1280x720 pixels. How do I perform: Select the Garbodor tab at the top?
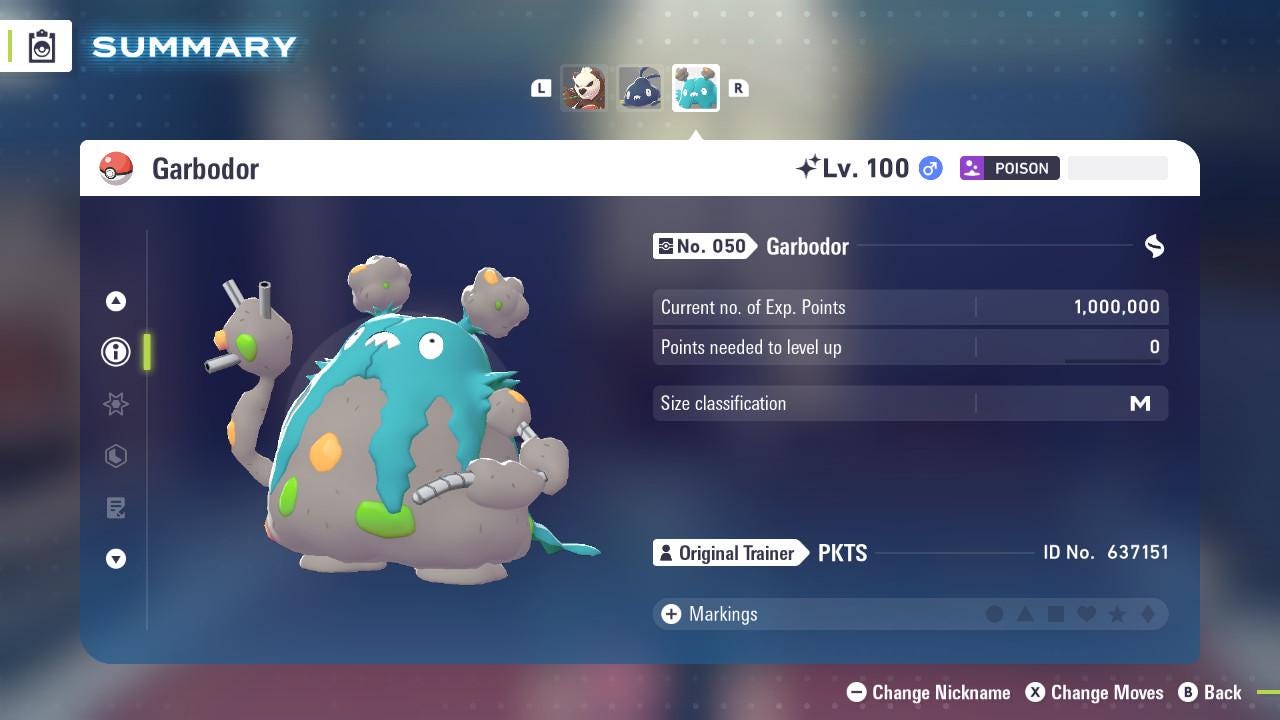(x=695, y=88)
